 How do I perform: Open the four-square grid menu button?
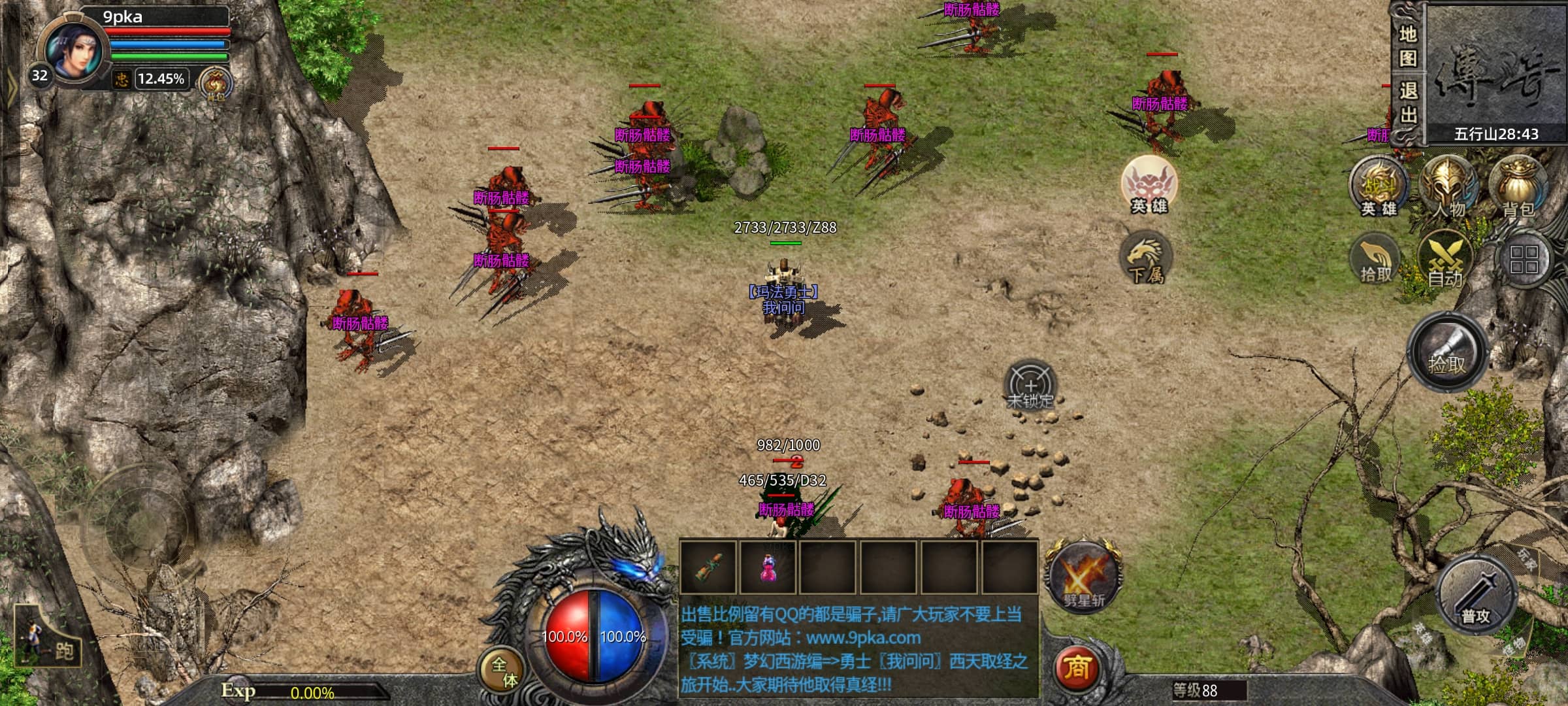(x=1524, y=260)
